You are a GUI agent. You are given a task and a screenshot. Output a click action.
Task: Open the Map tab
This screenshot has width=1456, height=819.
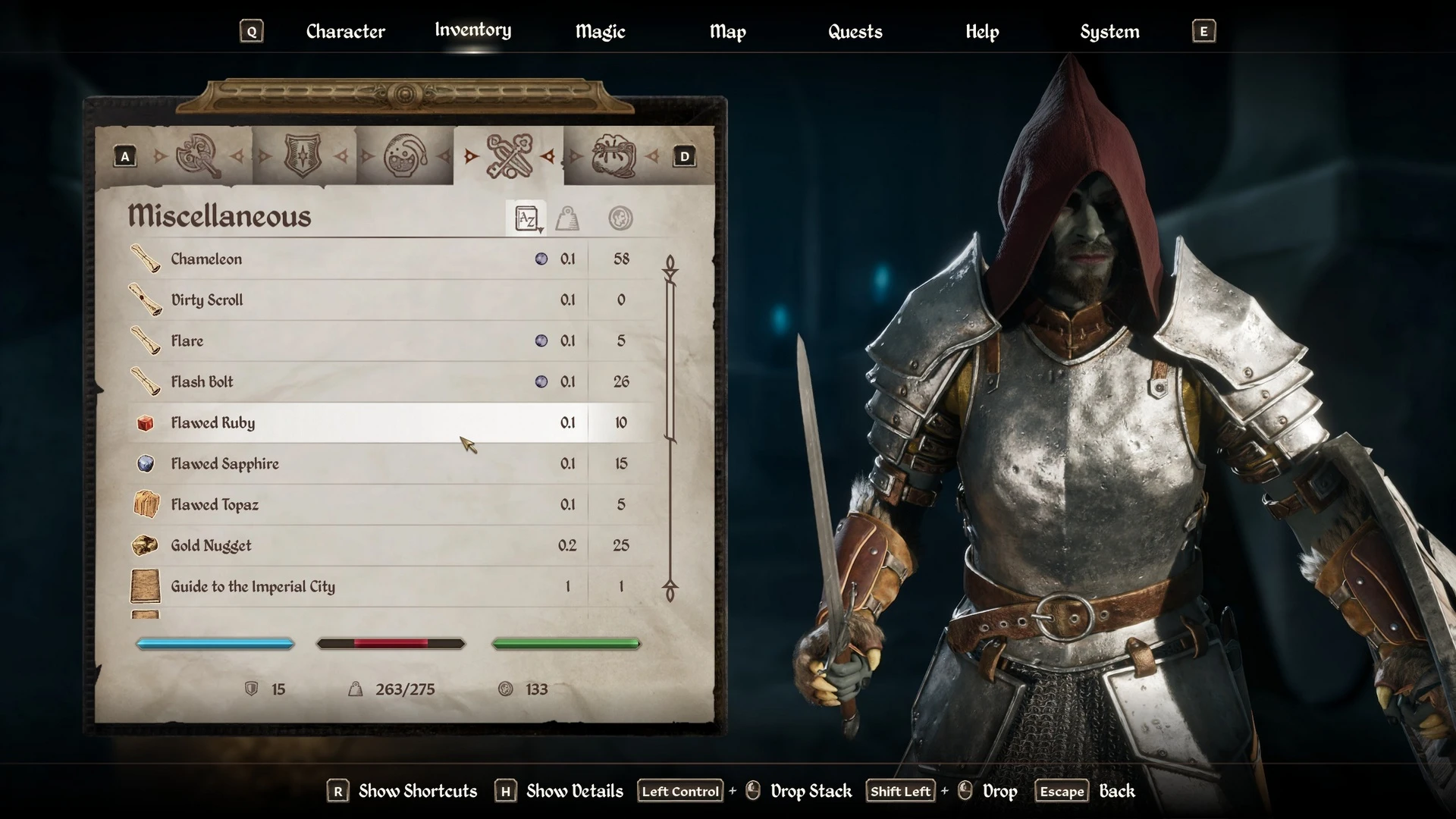tap(727, 32)
